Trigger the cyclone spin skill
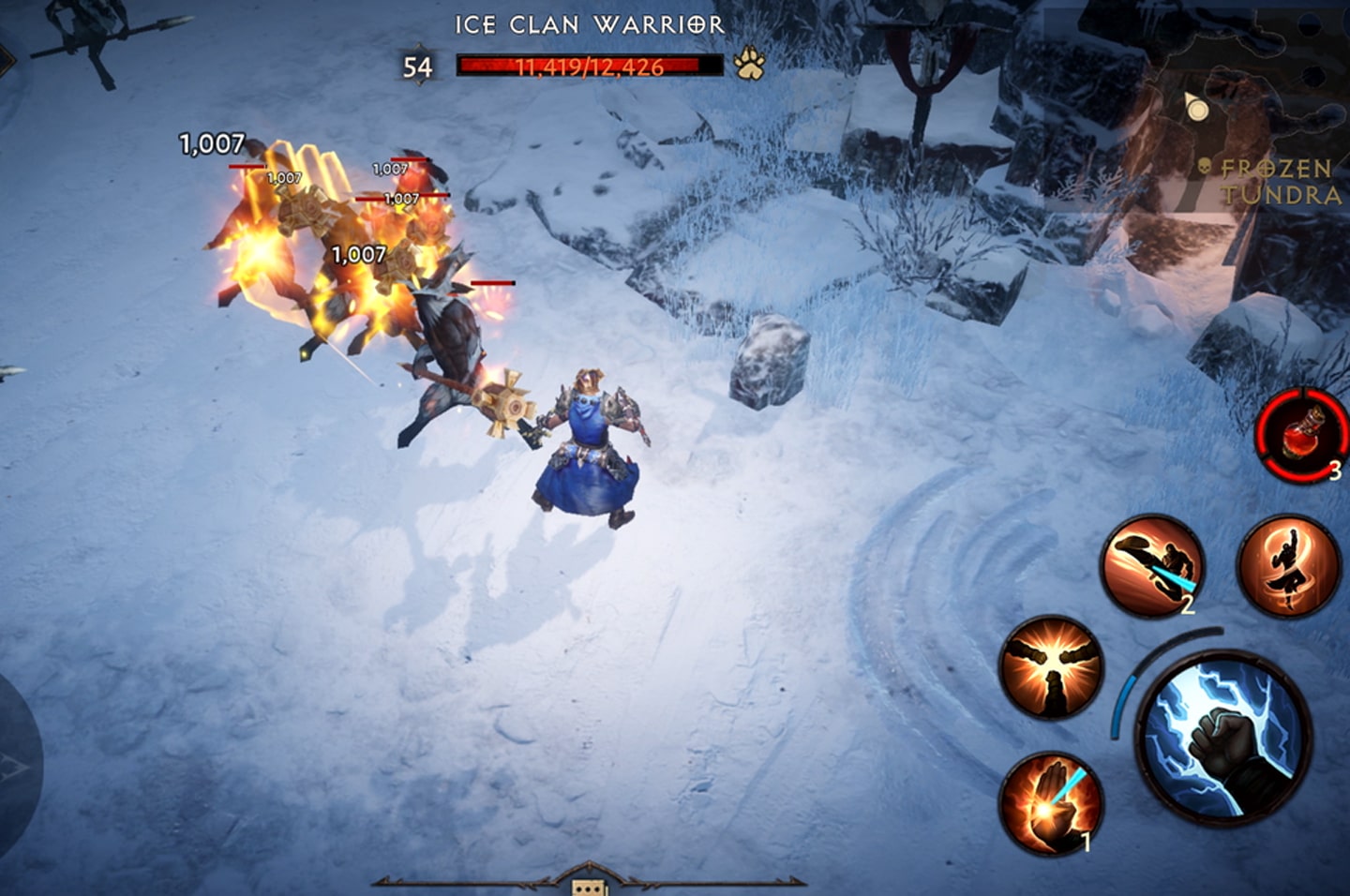Image resolution: width=1350 pixels, height=896 pixels. coord(1287,563)
